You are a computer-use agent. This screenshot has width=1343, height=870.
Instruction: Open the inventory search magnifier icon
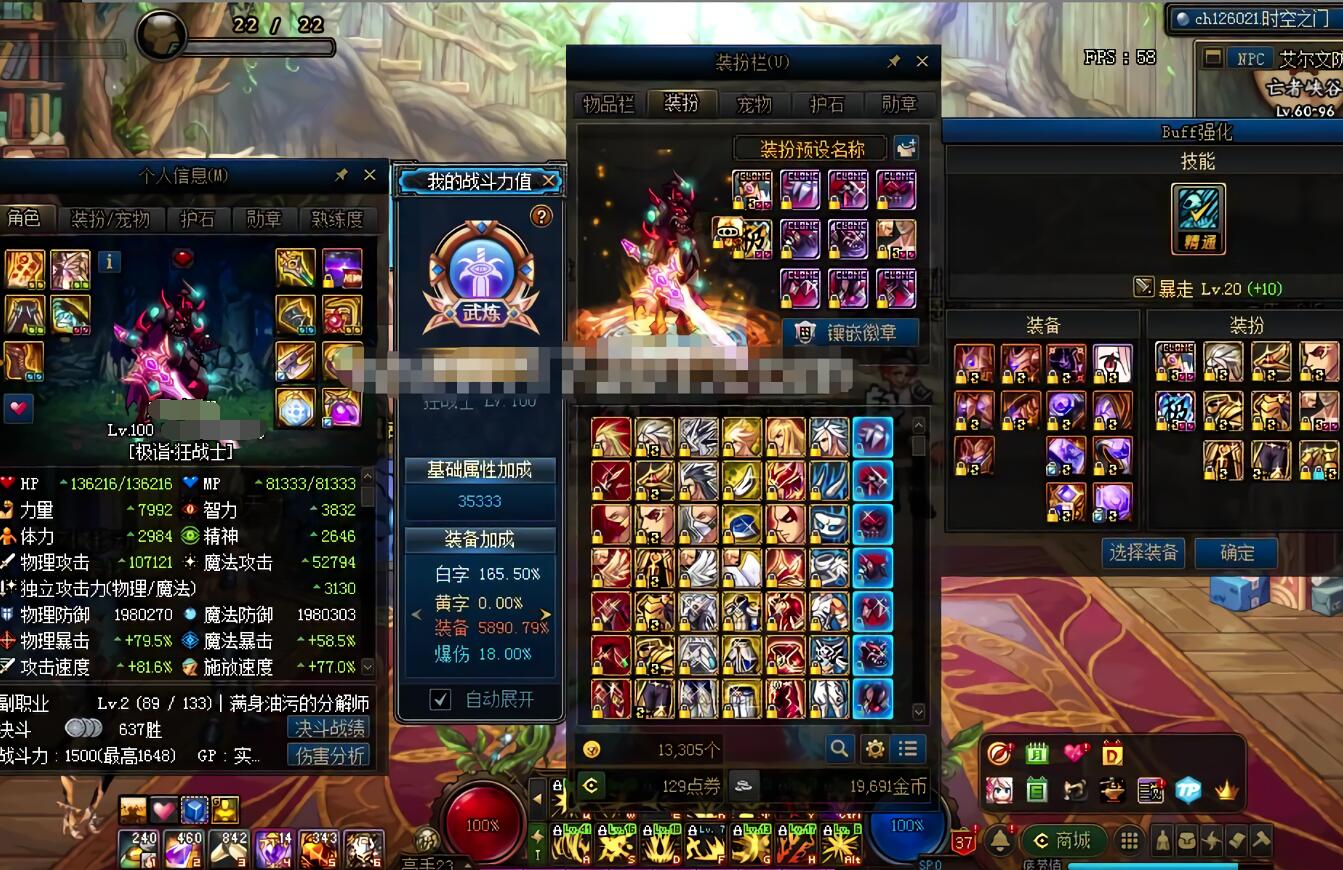(840, 748)
